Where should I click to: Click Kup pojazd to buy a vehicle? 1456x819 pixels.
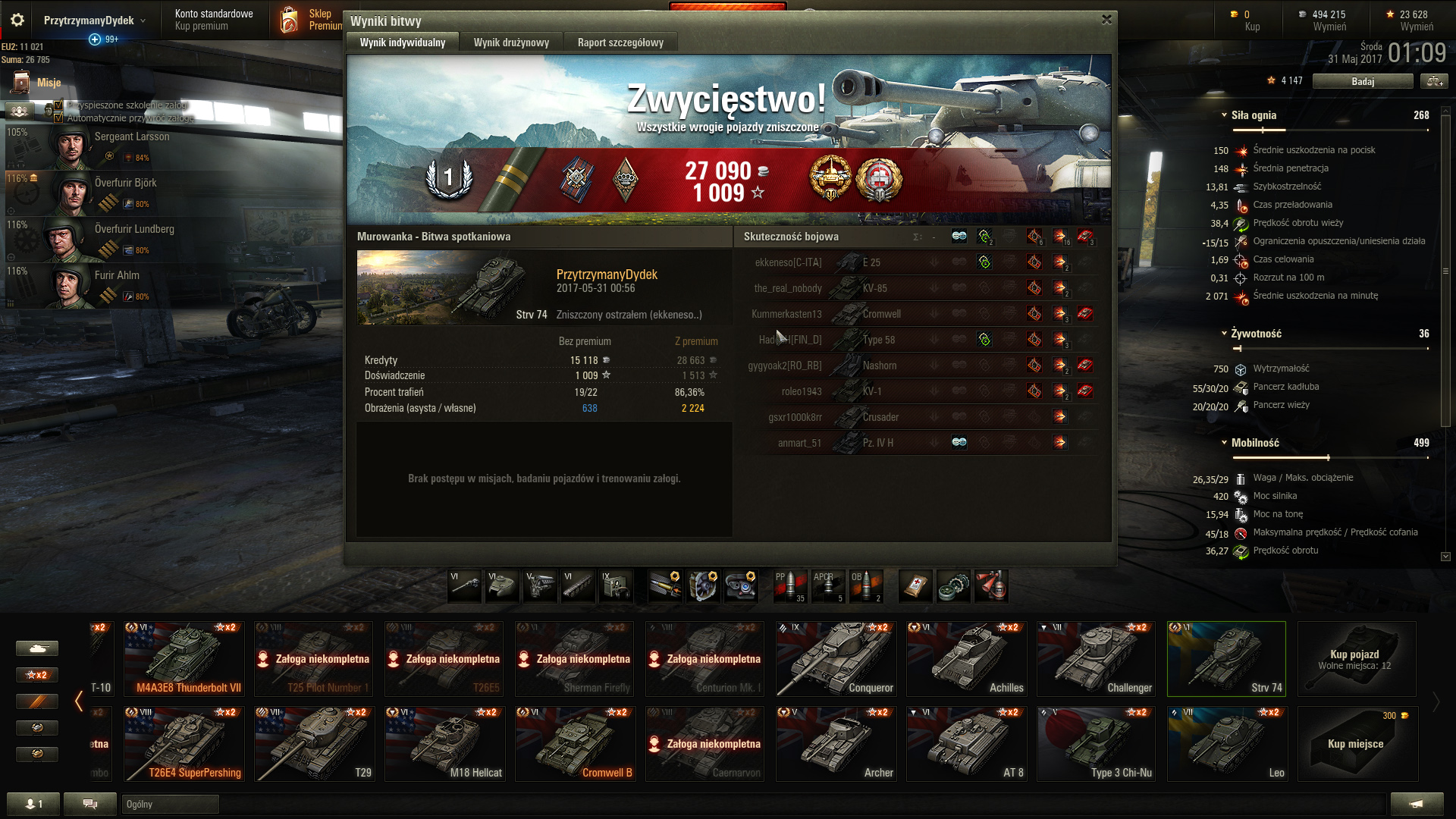1356,658
